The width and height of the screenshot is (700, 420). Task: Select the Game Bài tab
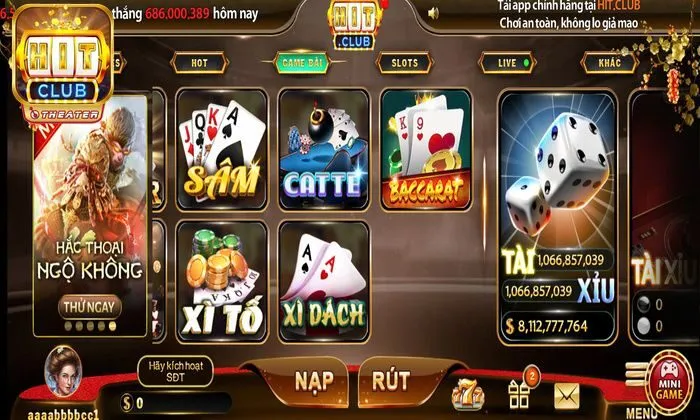click(301, 62)
